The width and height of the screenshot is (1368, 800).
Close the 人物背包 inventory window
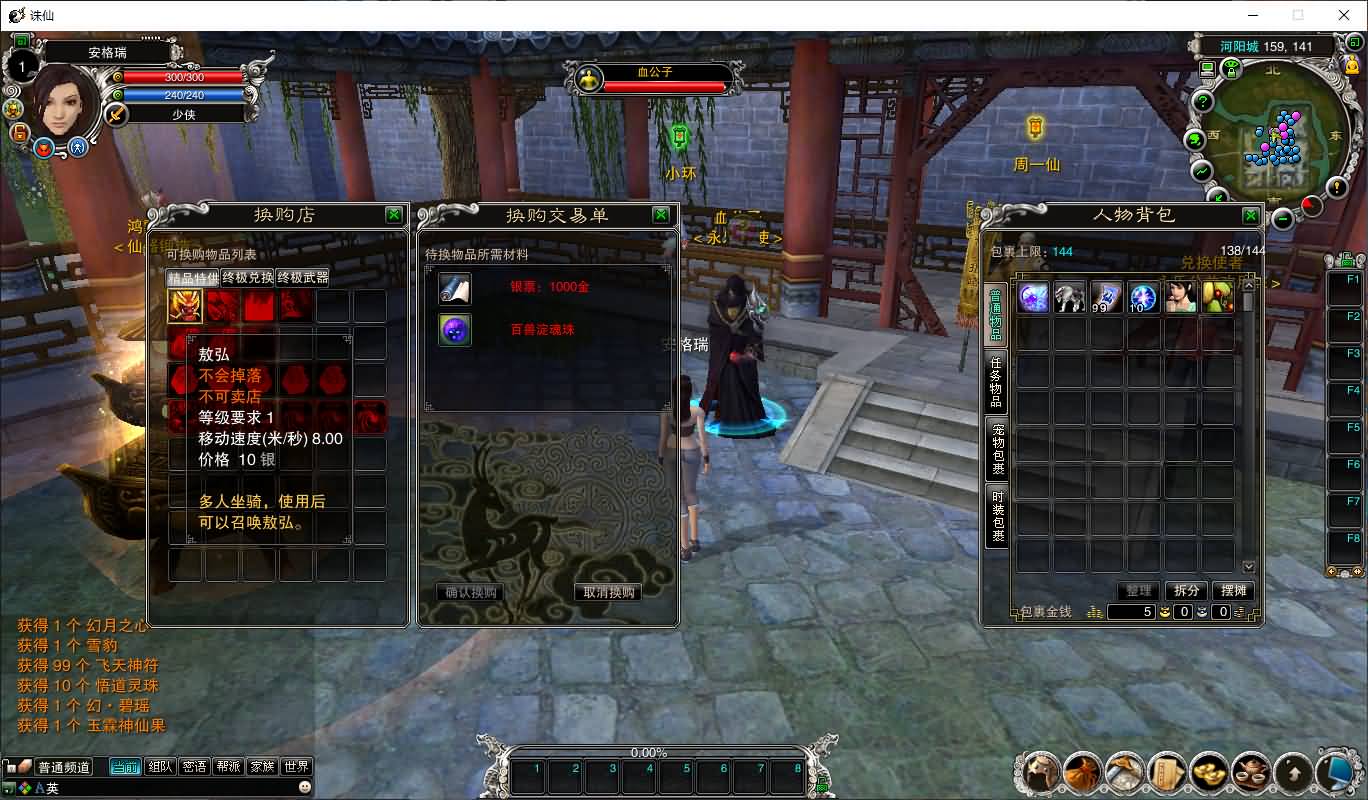[x=1250, y=215]
